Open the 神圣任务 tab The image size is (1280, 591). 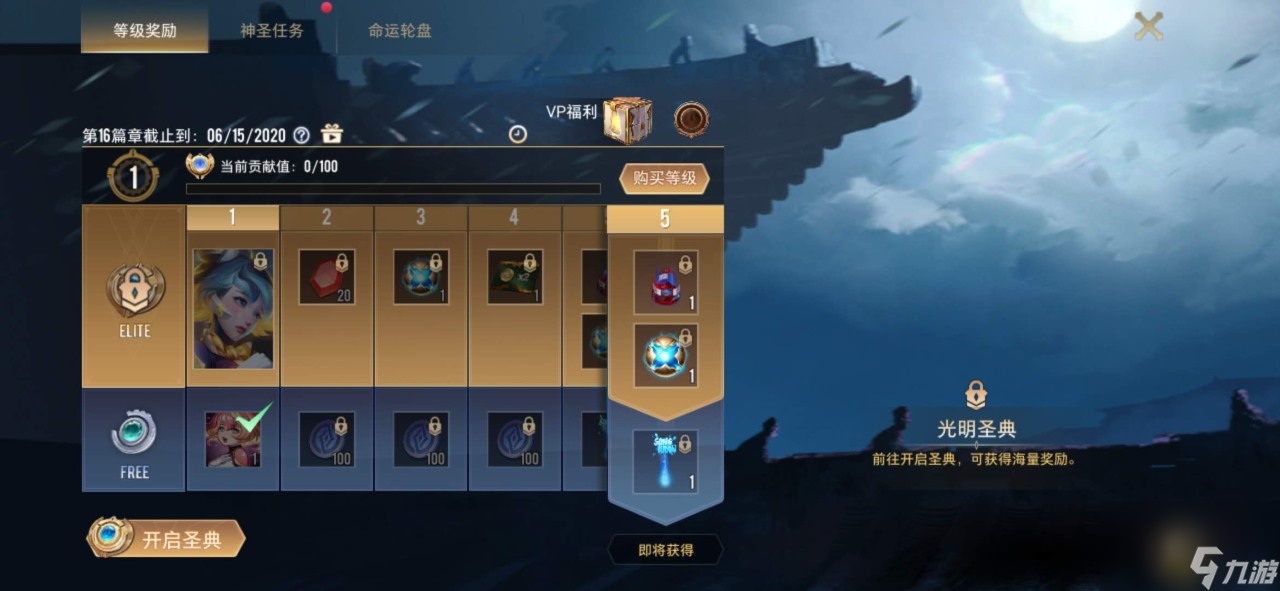[272, 30]
